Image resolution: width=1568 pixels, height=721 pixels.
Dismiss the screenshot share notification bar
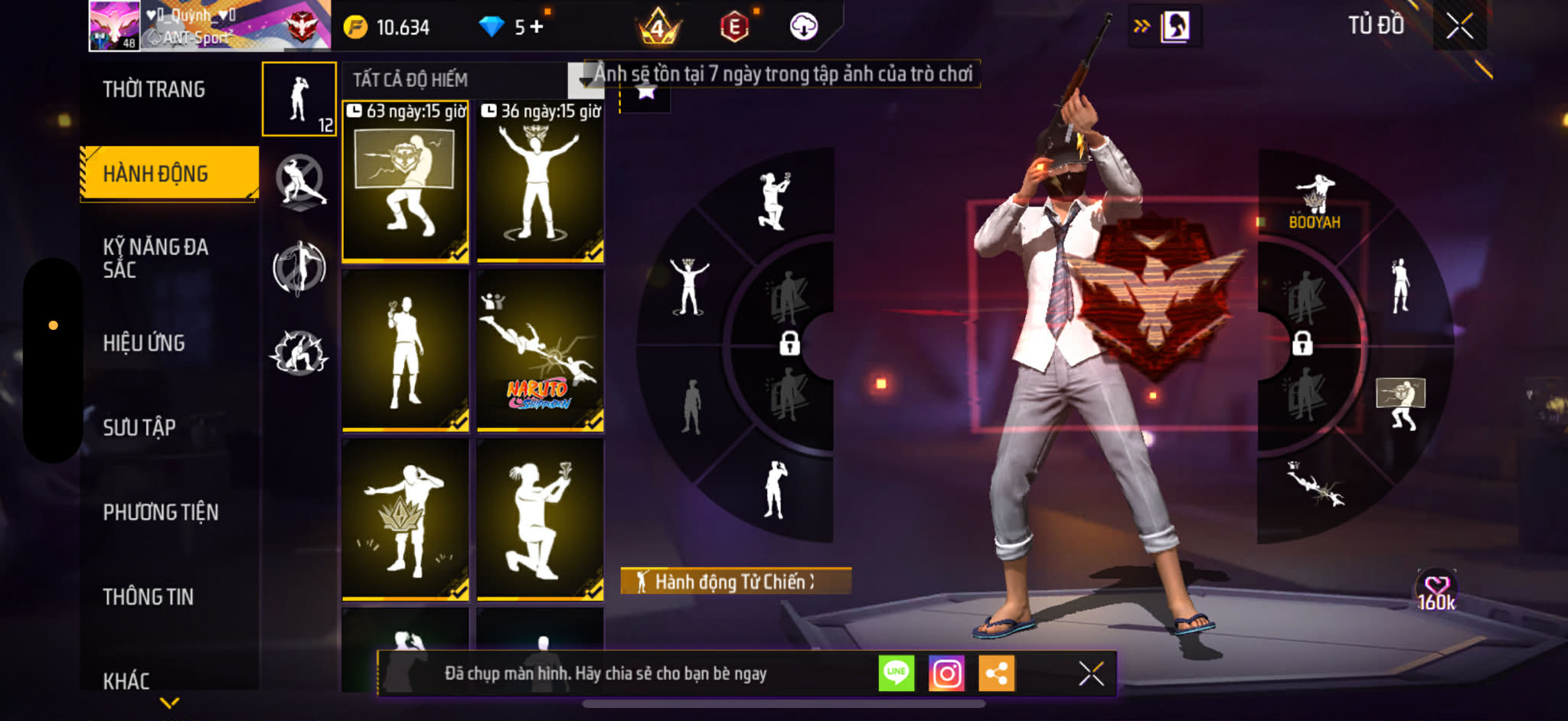click(1091, 674)
